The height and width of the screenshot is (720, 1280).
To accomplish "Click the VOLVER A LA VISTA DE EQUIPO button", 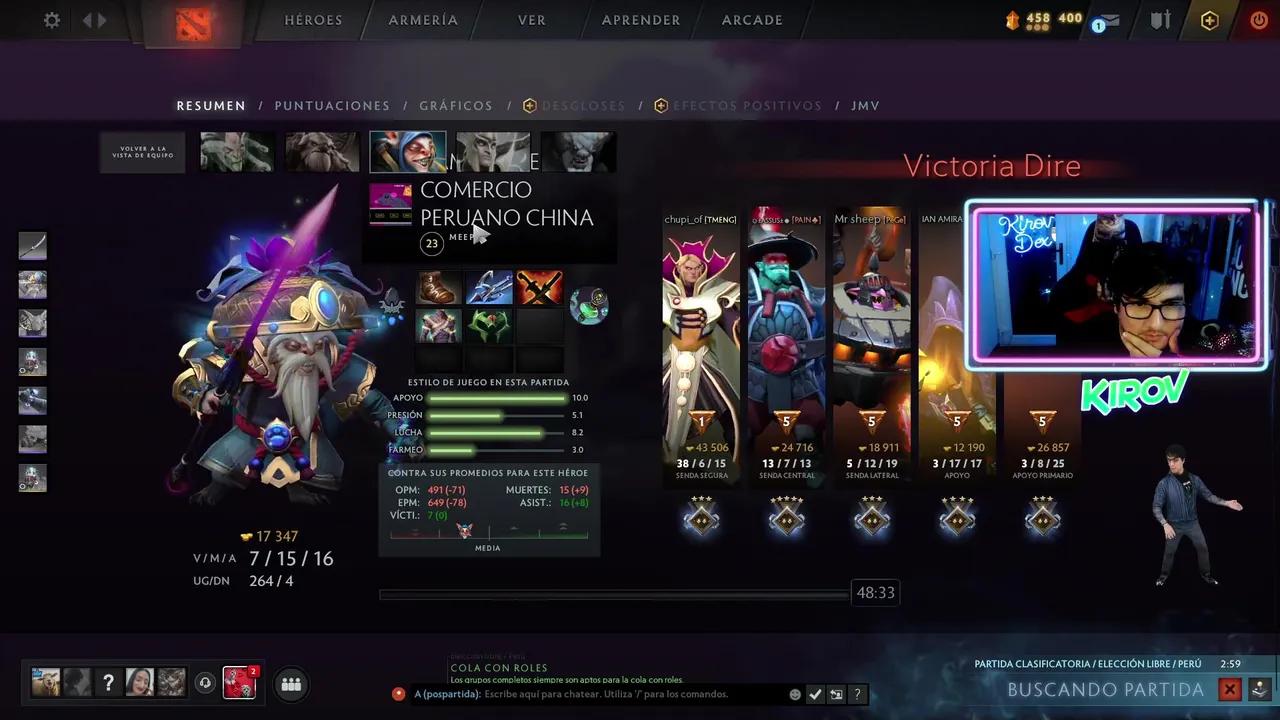I will tap(141, 151).
